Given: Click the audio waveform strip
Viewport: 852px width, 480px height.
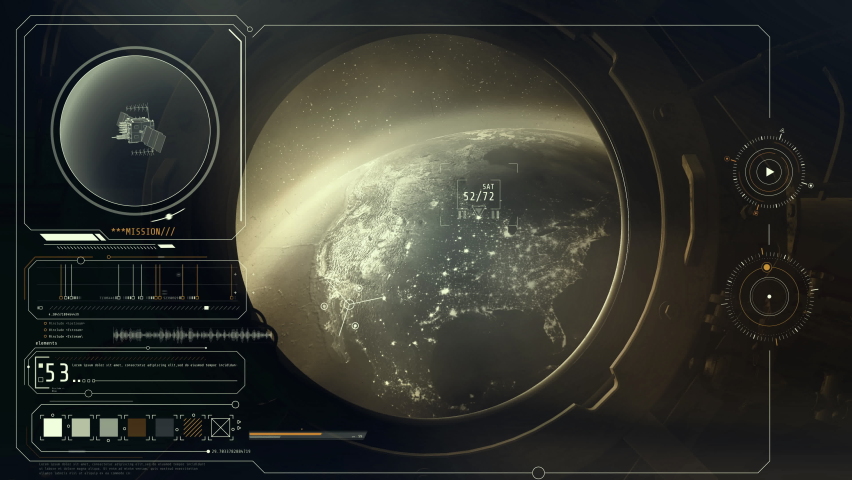Looking at the screenshot, I should tap(192, 336).
